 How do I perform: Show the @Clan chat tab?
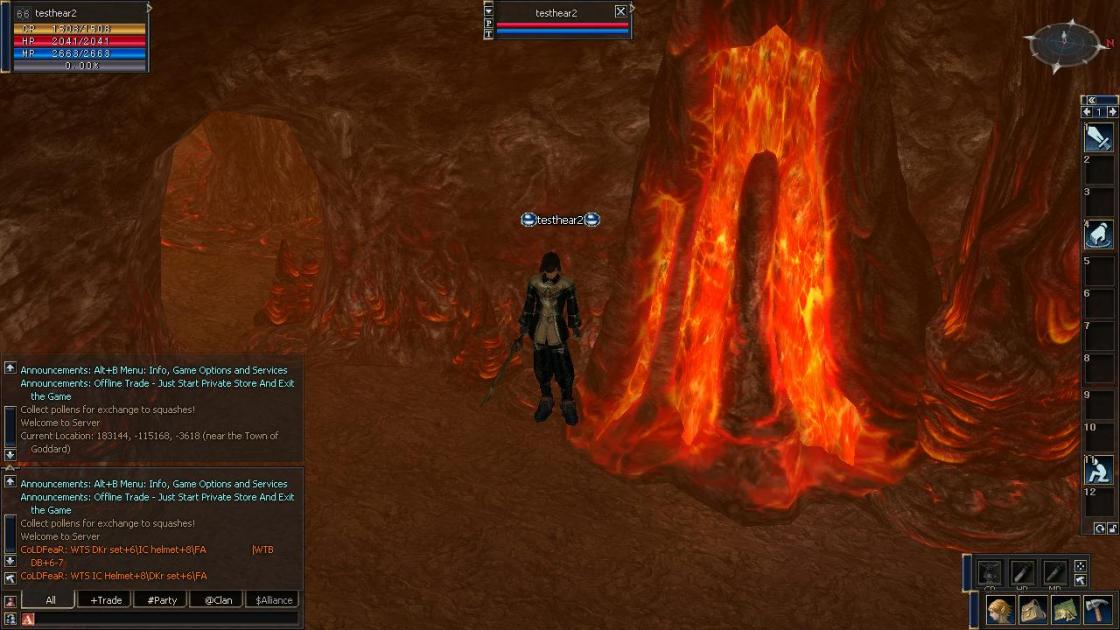tap(217, 600)
